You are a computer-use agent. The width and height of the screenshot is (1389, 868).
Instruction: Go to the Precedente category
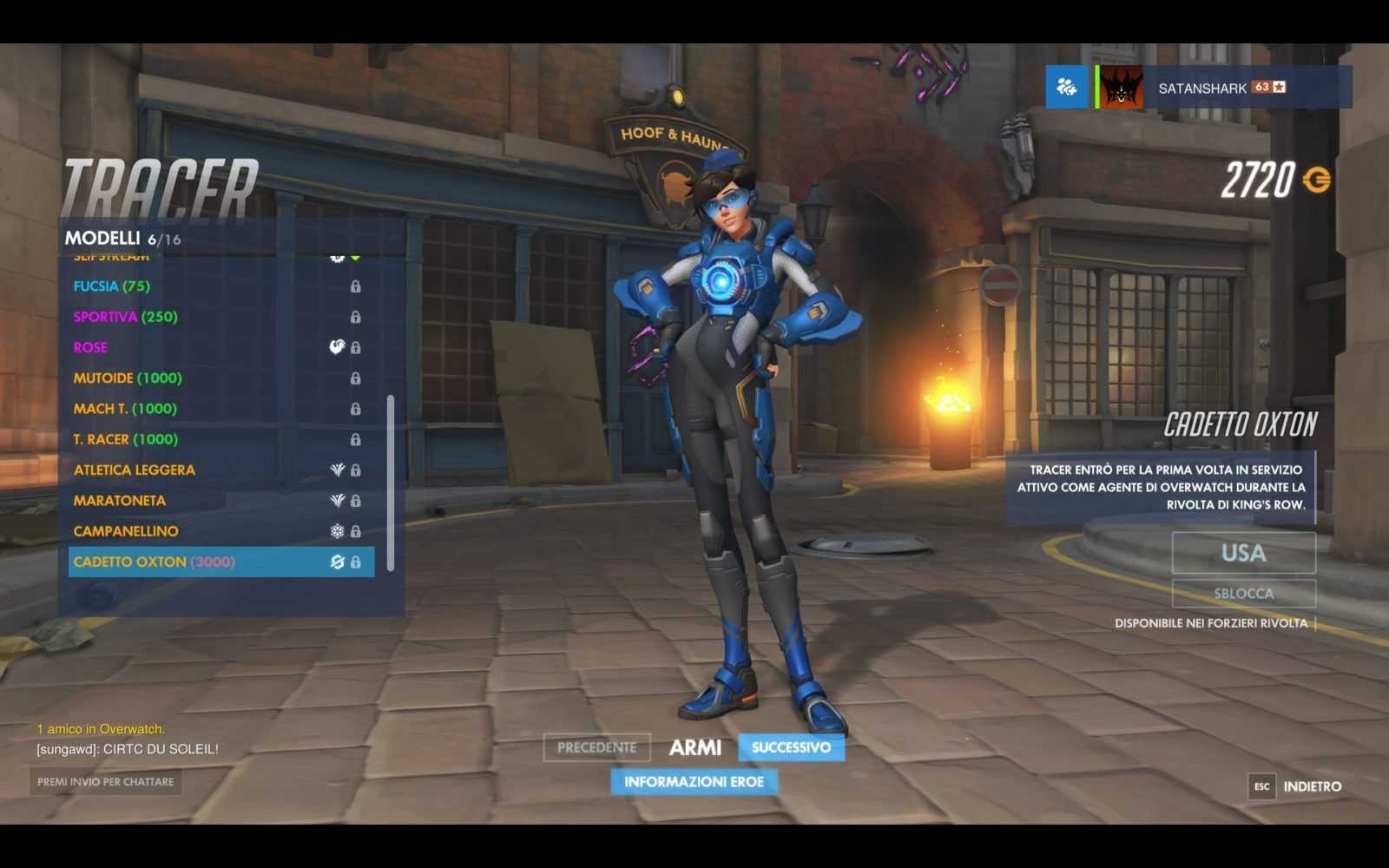tap(596, 747)
